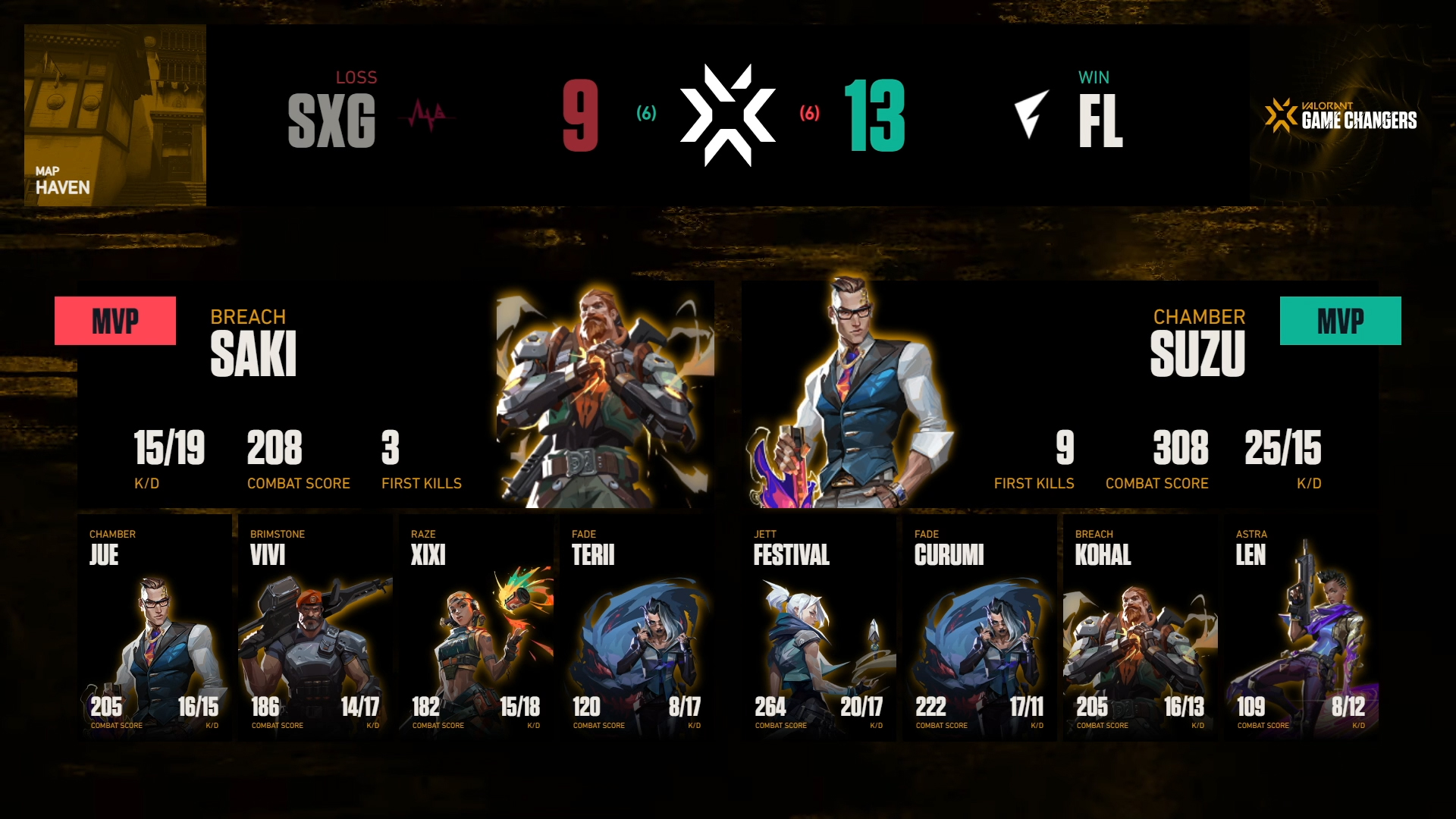
Task: Open TERII's Fade player card
Action: click(637, 626)
